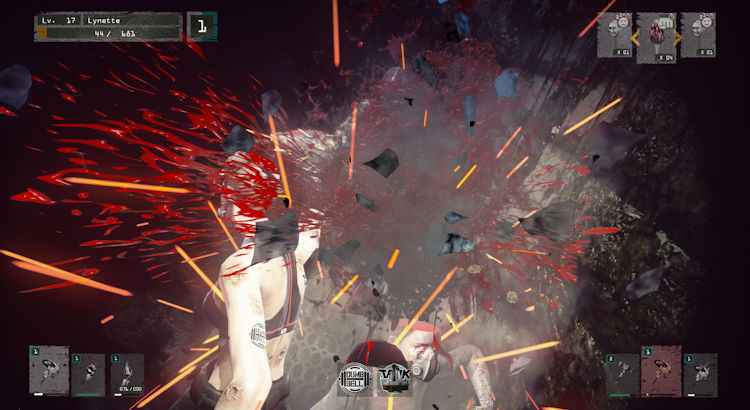Click the yellow left arrow of item selector
Viewport: 750px width, 410px height.
point(633,37)
